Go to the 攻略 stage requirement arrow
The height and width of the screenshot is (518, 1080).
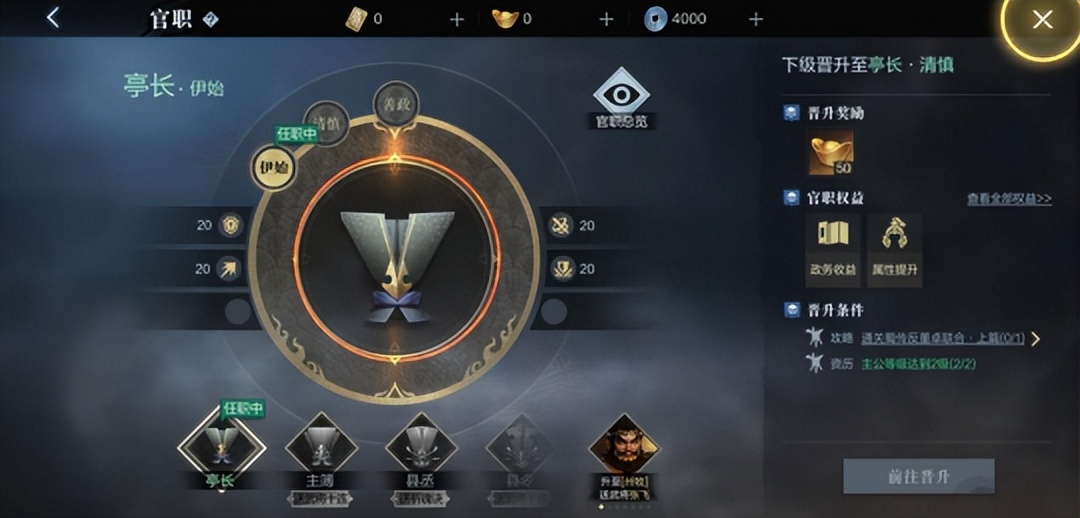tap(1036, 339)
